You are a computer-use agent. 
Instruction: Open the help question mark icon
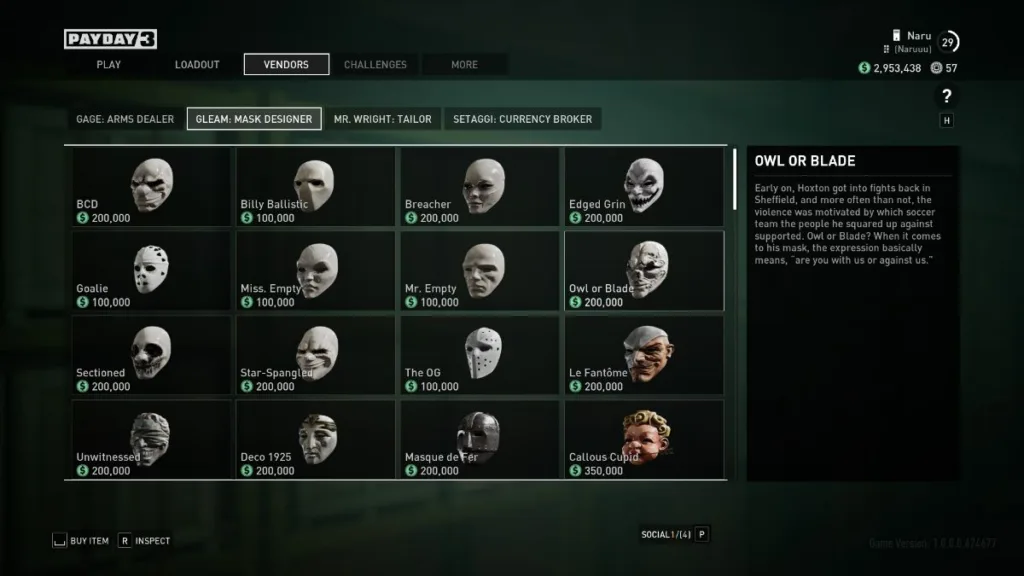946,96
